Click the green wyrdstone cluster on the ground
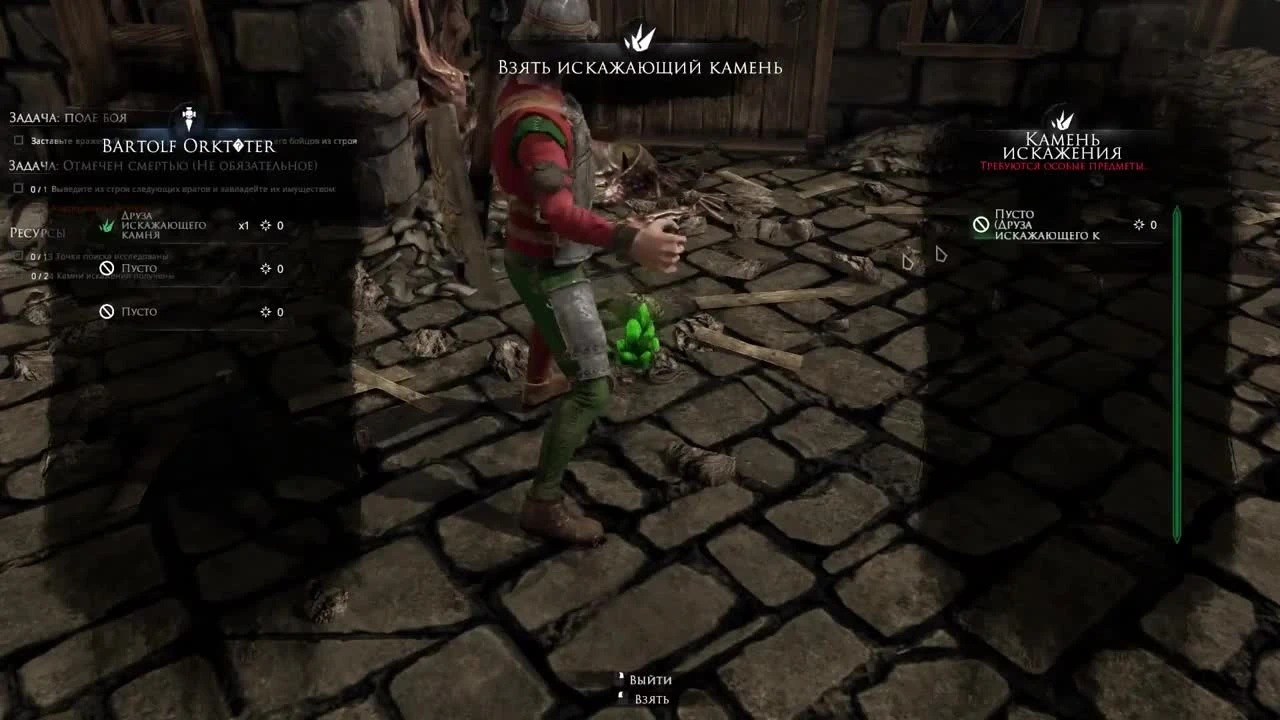Viewport: 1280px width, 720px height. click(x=638, y=335)
